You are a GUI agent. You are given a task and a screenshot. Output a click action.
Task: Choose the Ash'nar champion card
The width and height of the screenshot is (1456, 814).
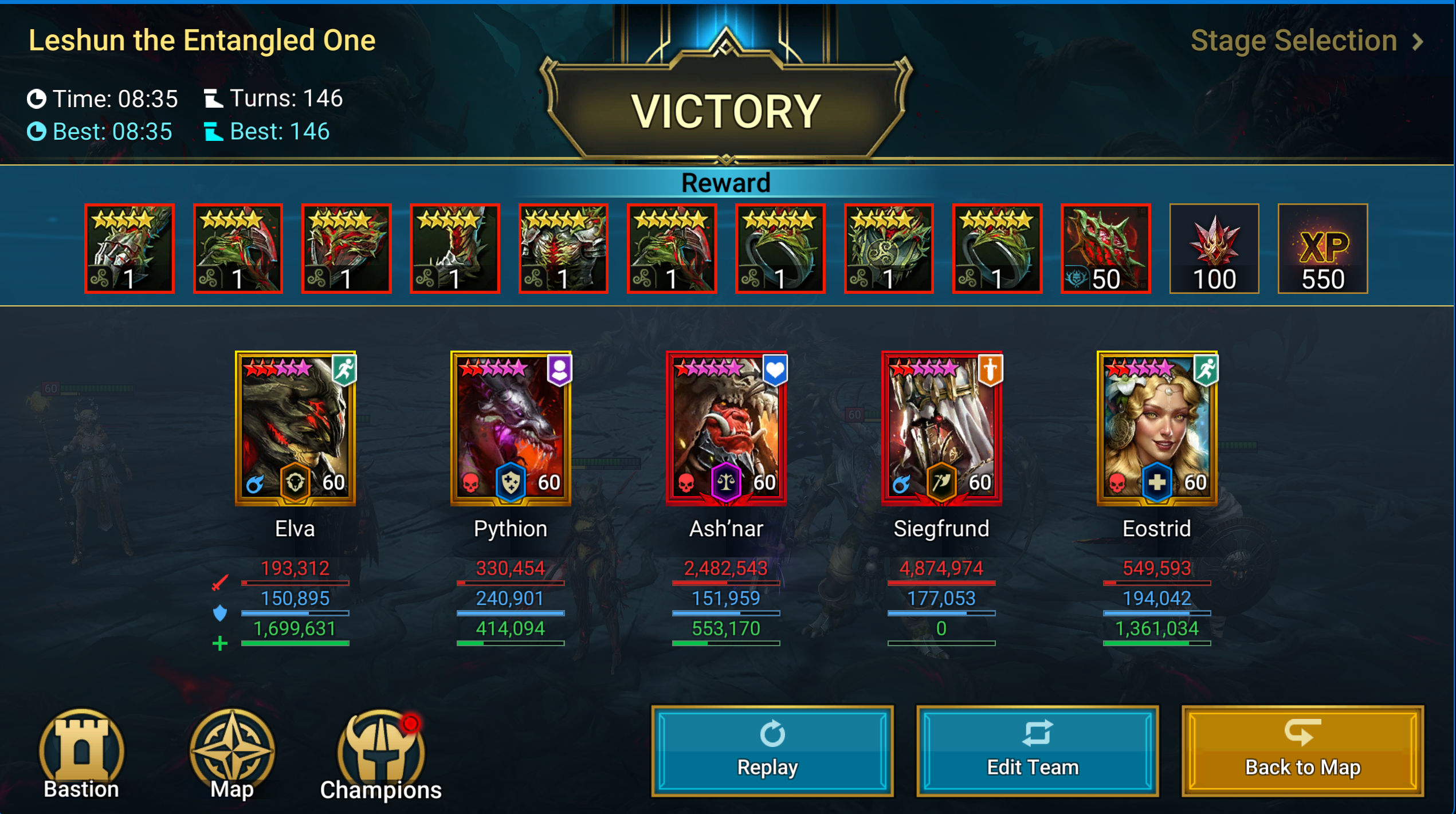coord(726,428)
